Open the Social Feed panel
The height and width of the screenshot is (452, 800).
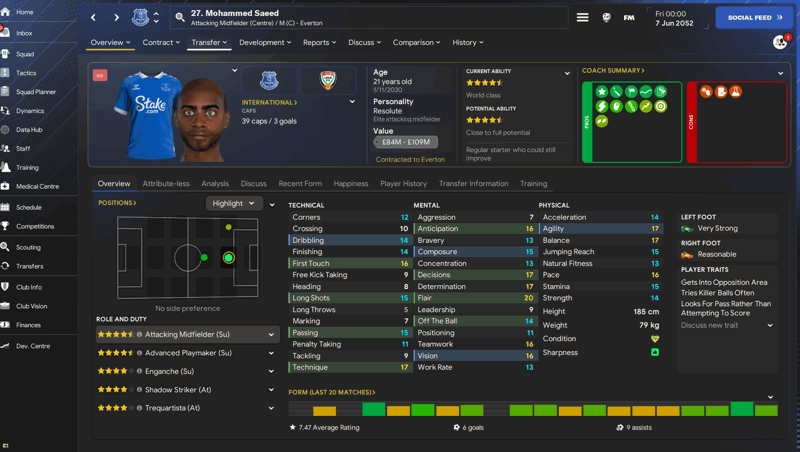click(x=755, y=17)
